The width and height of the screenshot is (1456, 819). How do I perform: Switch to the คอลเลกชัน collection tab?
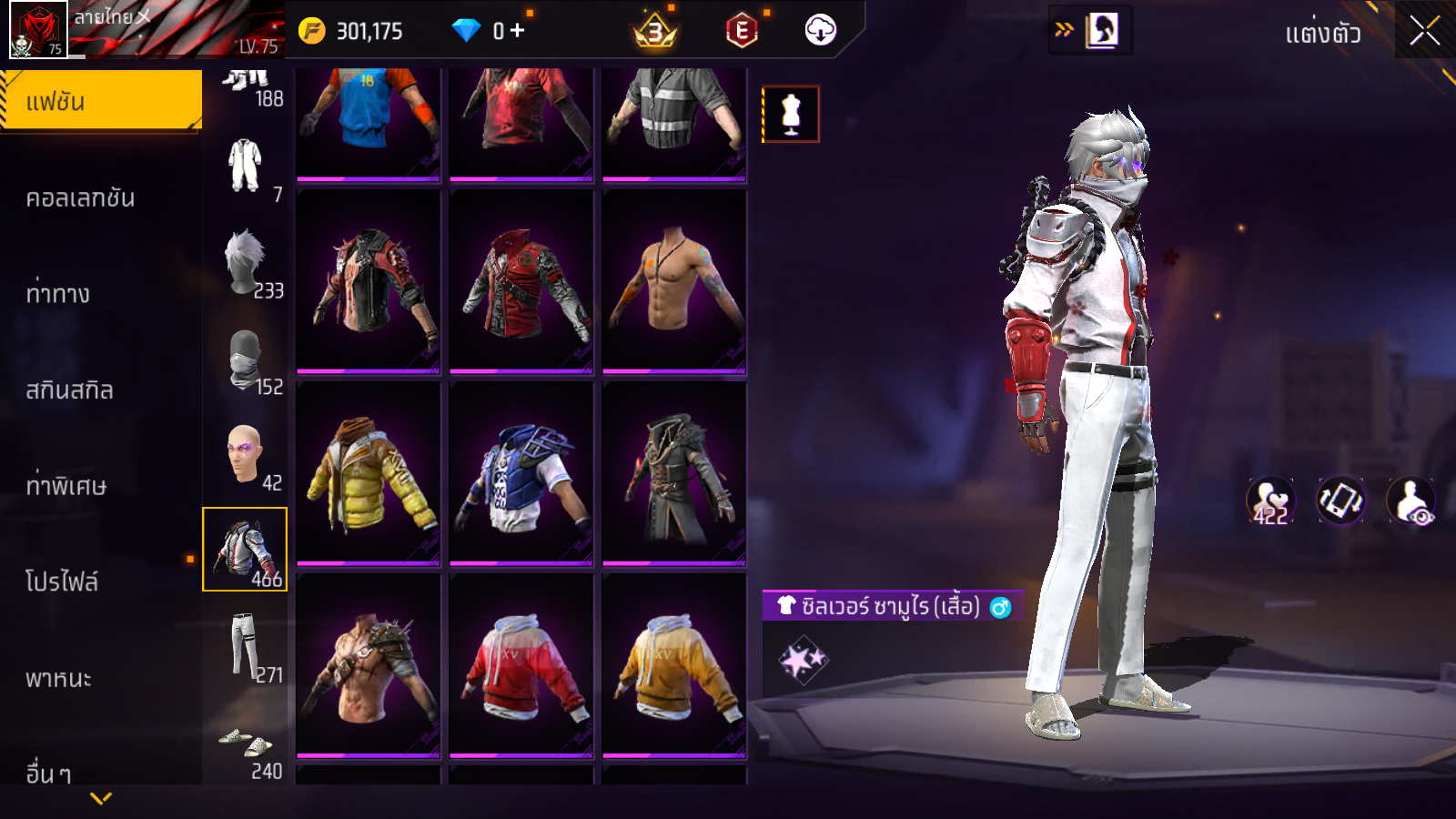(x=80, y=197)
